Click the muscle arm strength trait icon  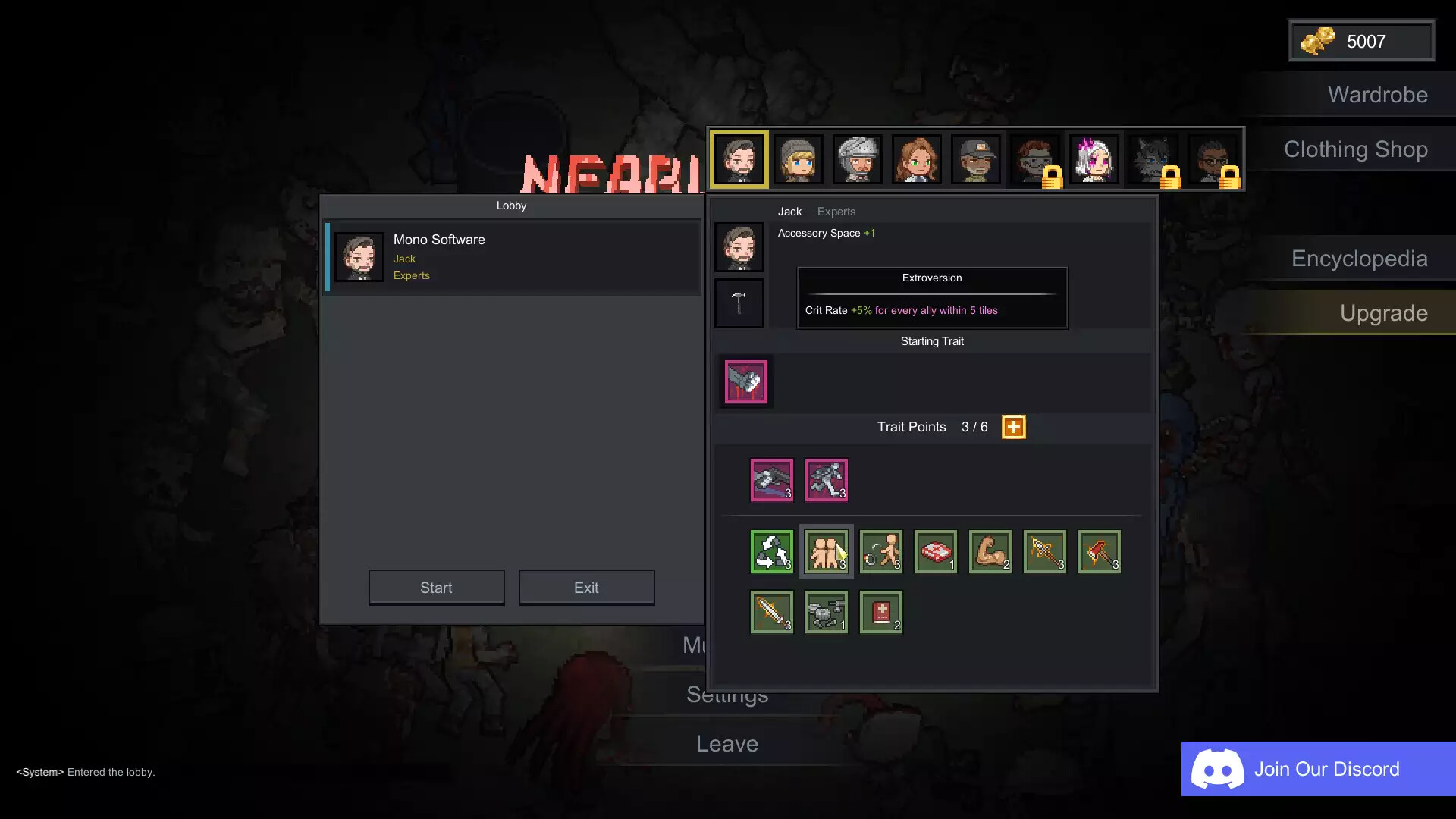990,551
